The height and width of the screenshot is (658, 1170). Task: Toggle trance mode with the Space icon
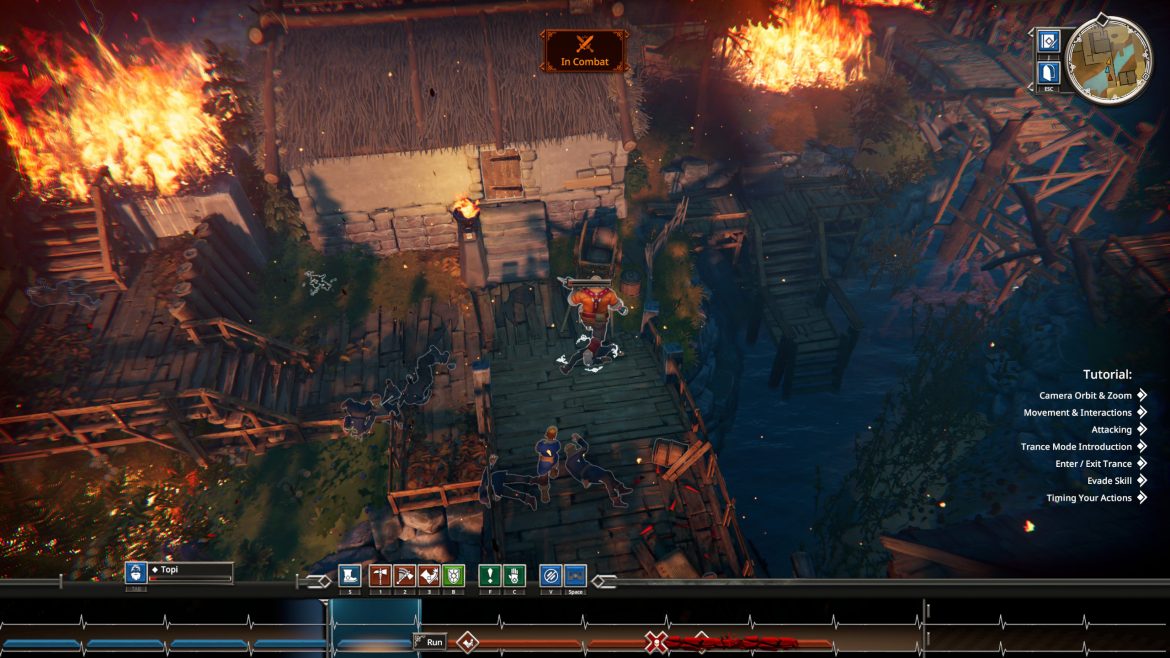(575, 575)
